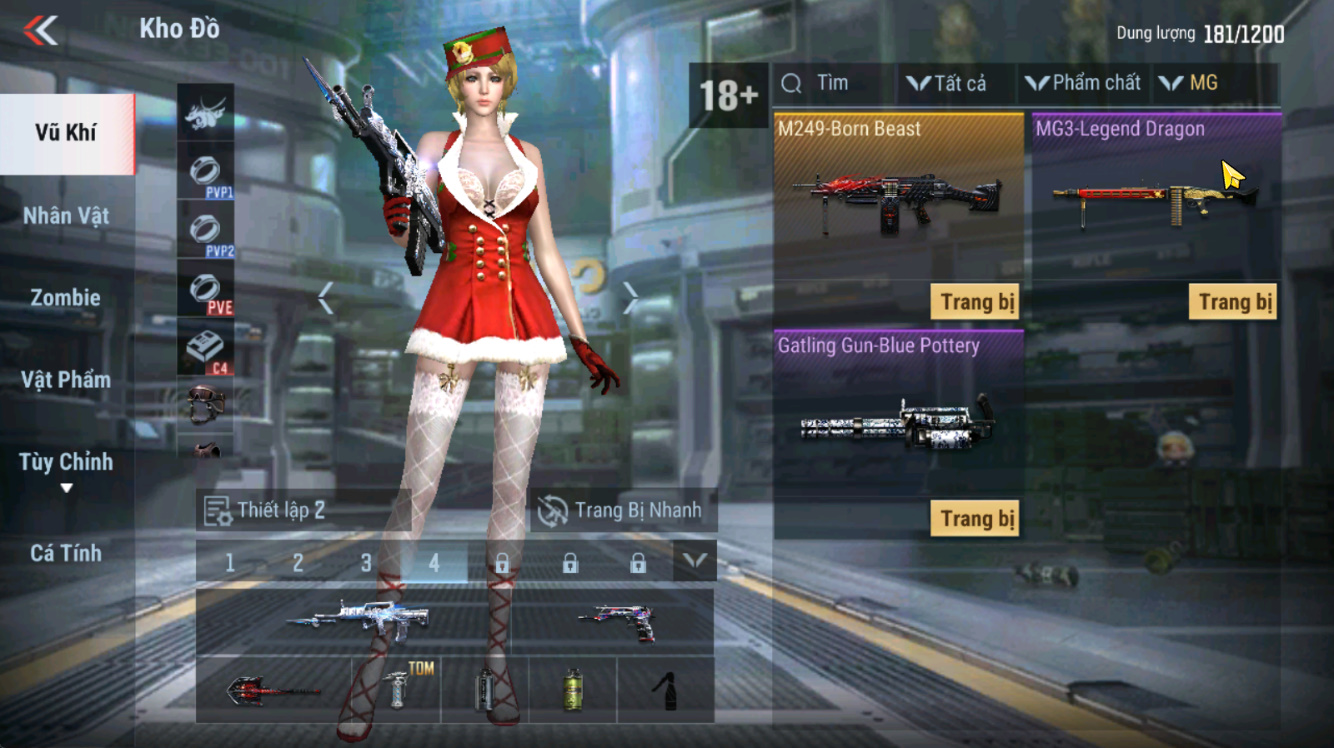Open the Vật Phẩm category
Viewport: 1334px width, 748px height.
[x=66, y=380]
